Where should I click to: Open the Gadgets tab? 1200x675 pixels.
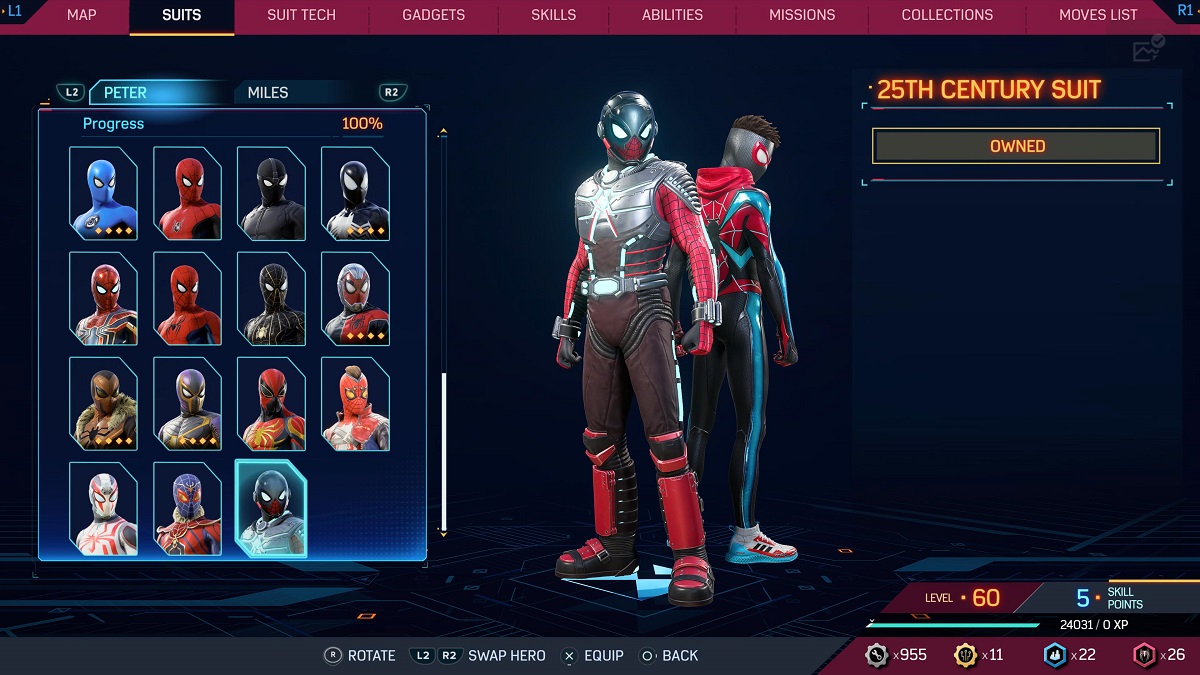point(433,15)
